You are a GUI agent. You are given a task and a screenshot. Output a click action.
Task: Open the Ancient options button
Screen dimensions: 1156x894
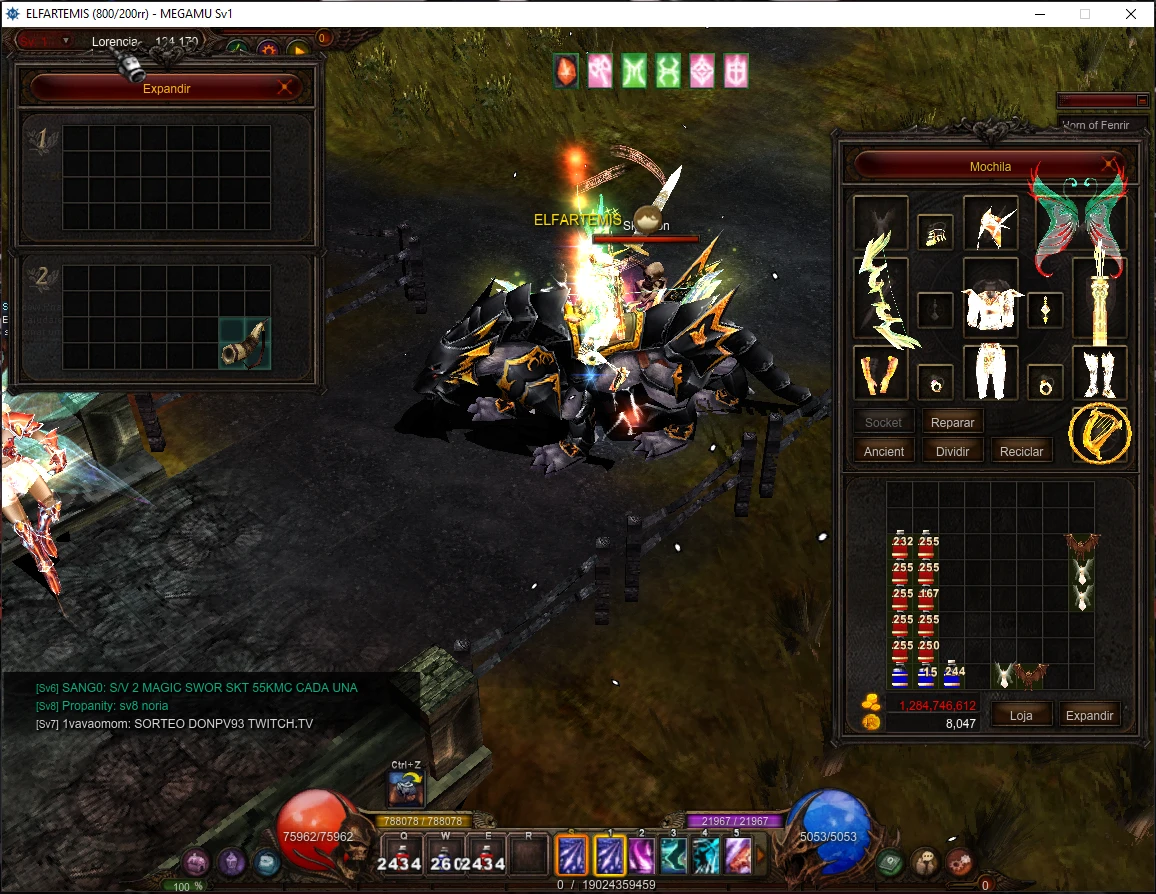click(883, 452)
